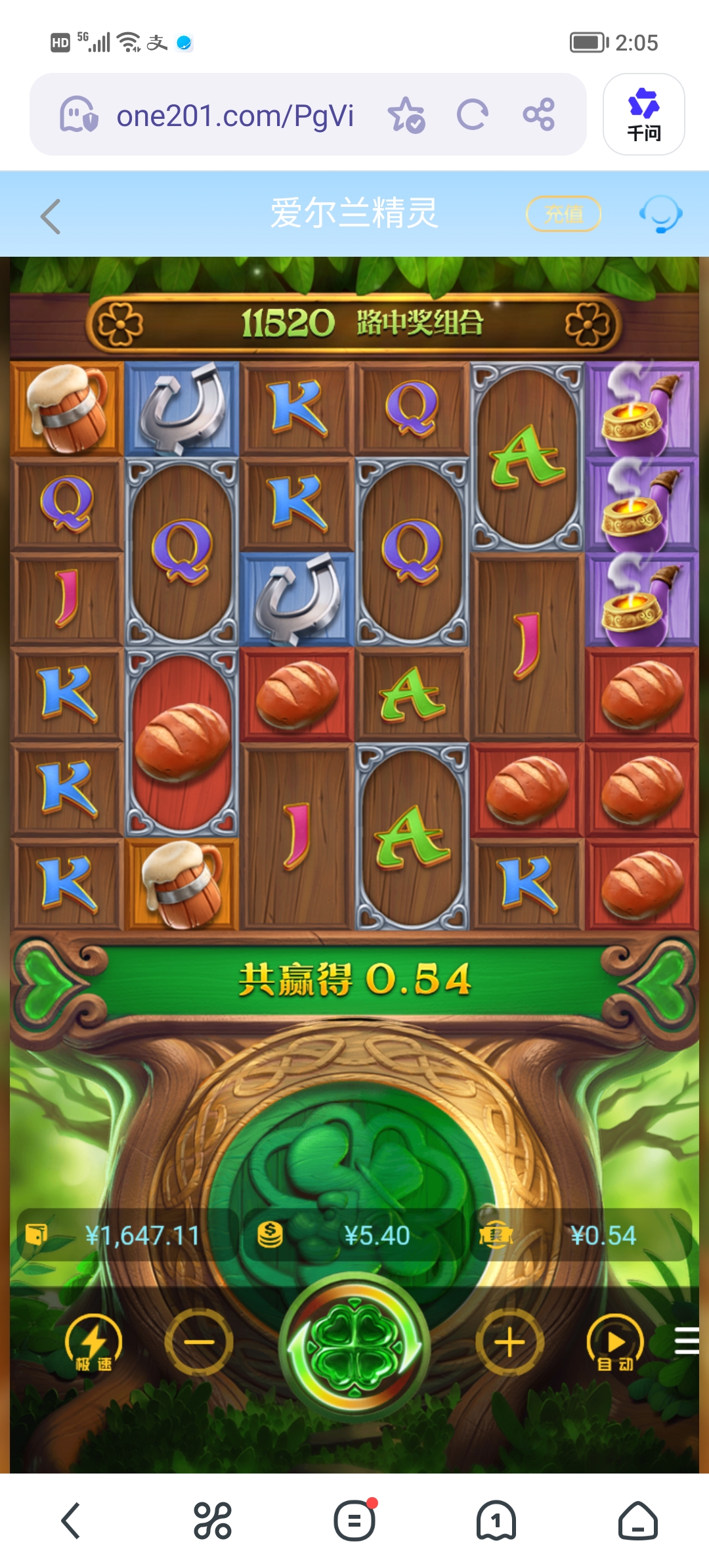Decrease the bet with the minus button
The image size is (709, 1568).
point(199,1342)
